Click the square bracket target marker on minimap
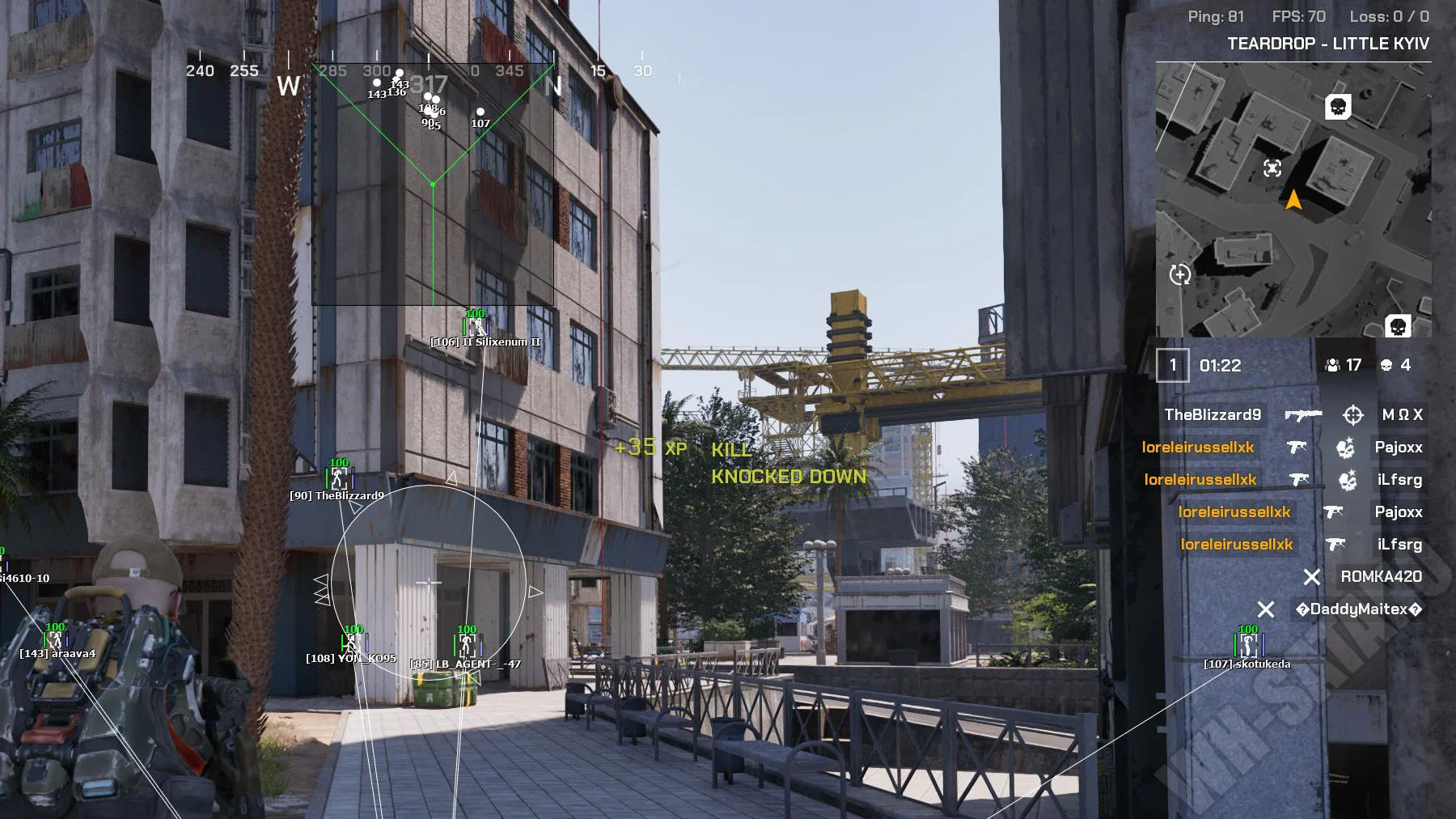This screenshot has width=1456, height=819. 1272,168
